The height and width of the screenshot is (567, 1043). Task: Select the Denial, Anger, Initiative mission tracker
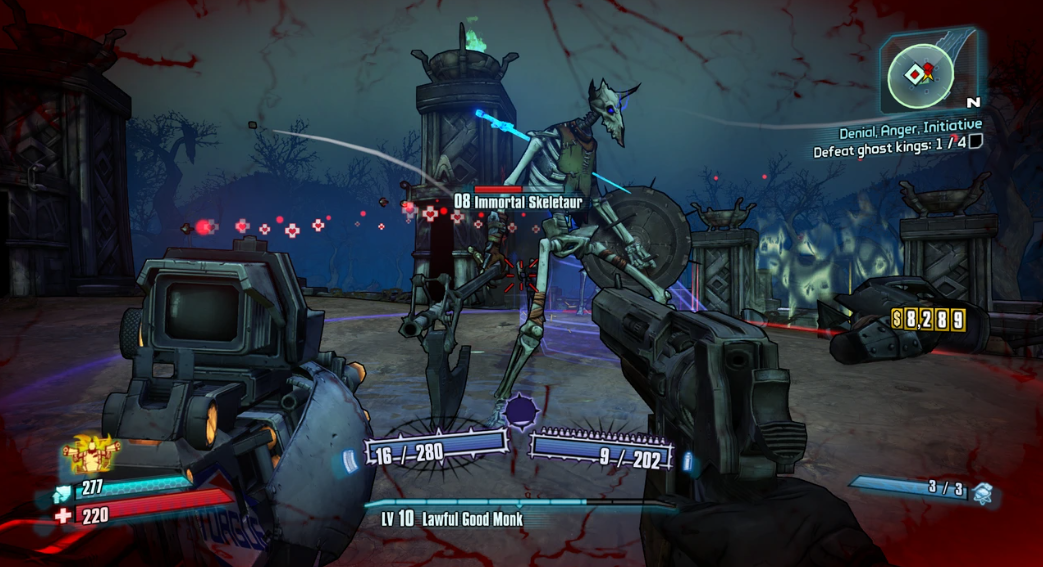pos(909,126)
